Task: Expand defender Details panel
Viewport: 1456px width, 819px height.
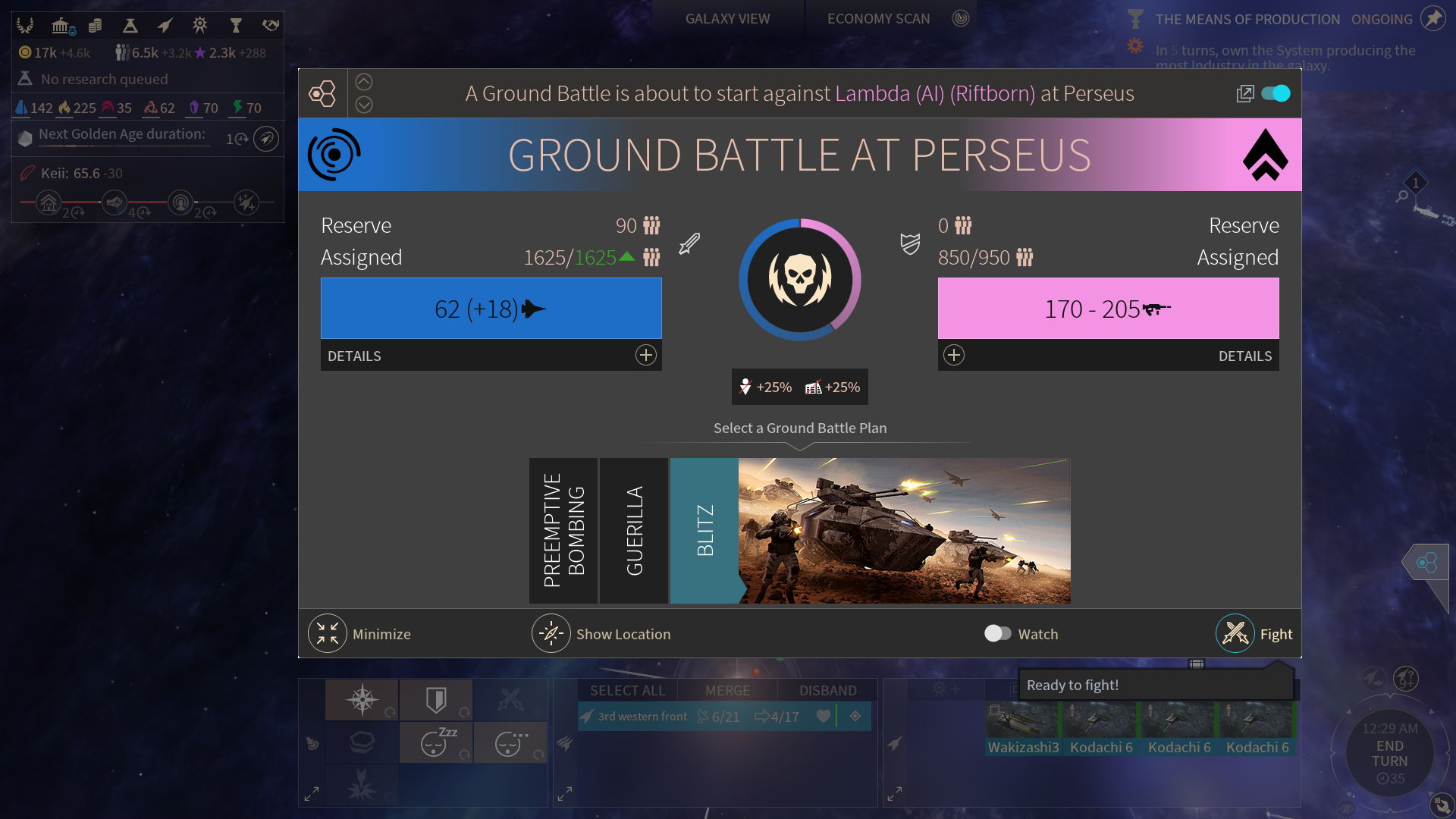Action: (x=954, y=356)
